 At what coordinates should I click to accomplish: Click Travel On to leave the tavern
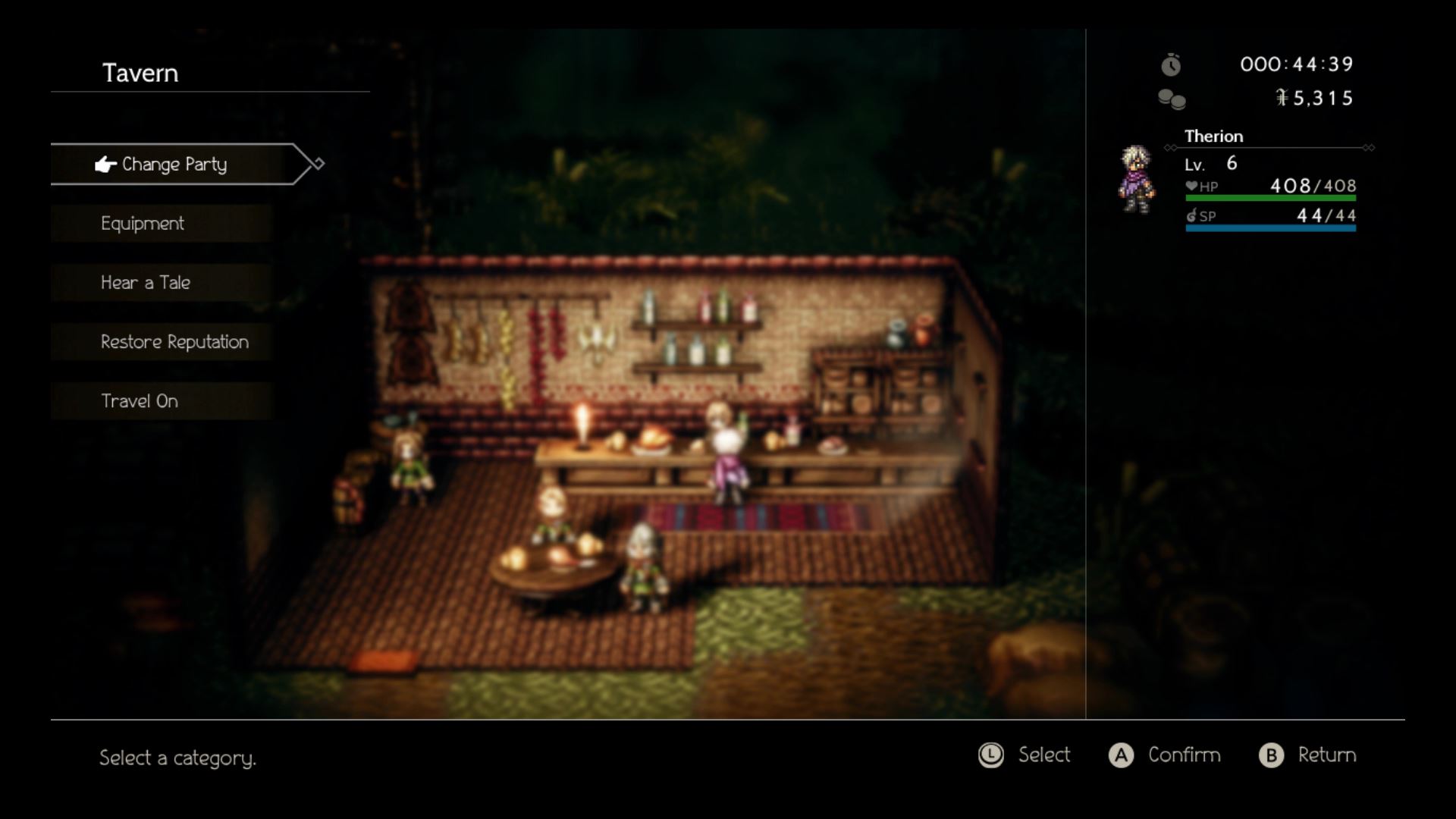point(140,400)
